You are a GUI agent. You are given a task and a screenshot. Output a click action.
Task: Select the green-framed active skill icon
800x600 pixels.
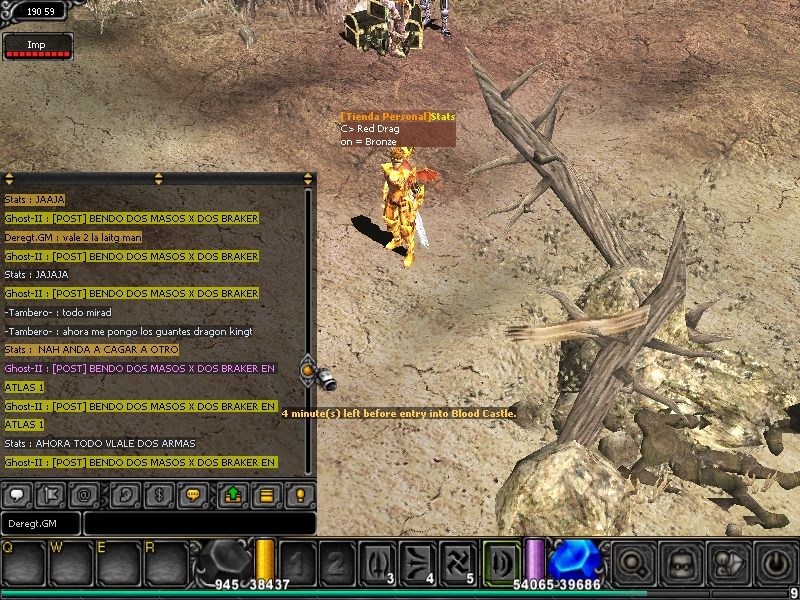501,561
